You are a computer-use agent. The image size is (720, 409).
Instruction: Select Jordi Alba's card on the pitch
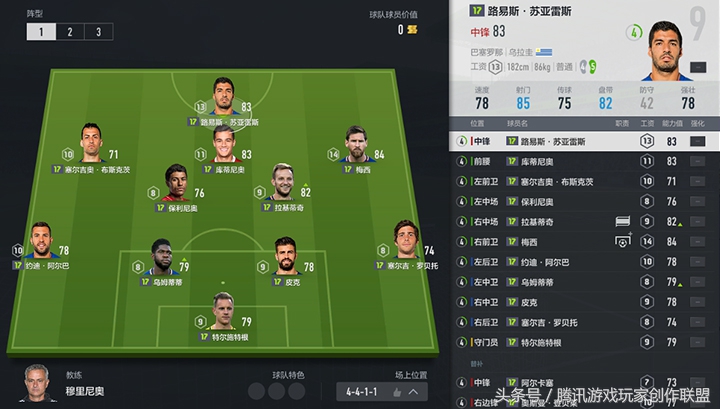(x=42, y=245)
